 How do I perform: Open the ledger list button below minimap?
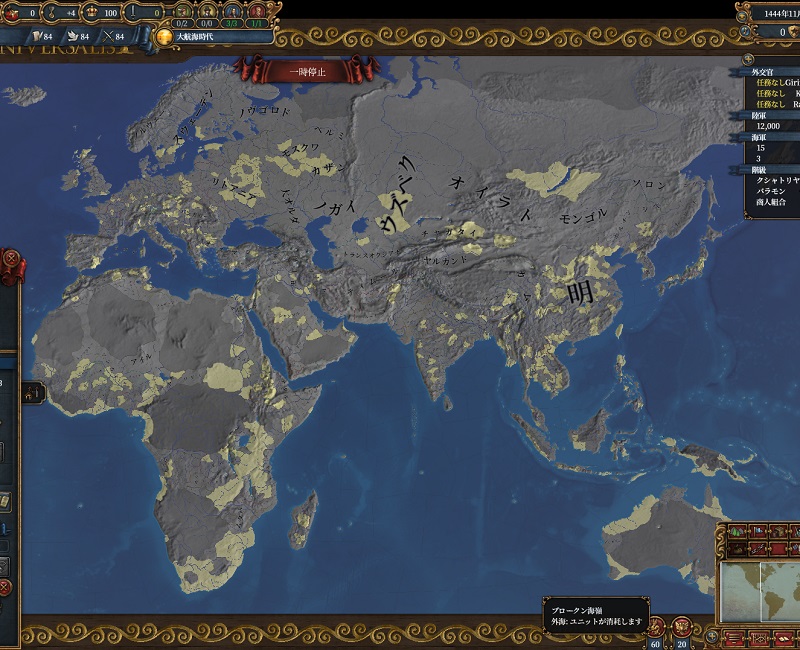tap(736, 637)
